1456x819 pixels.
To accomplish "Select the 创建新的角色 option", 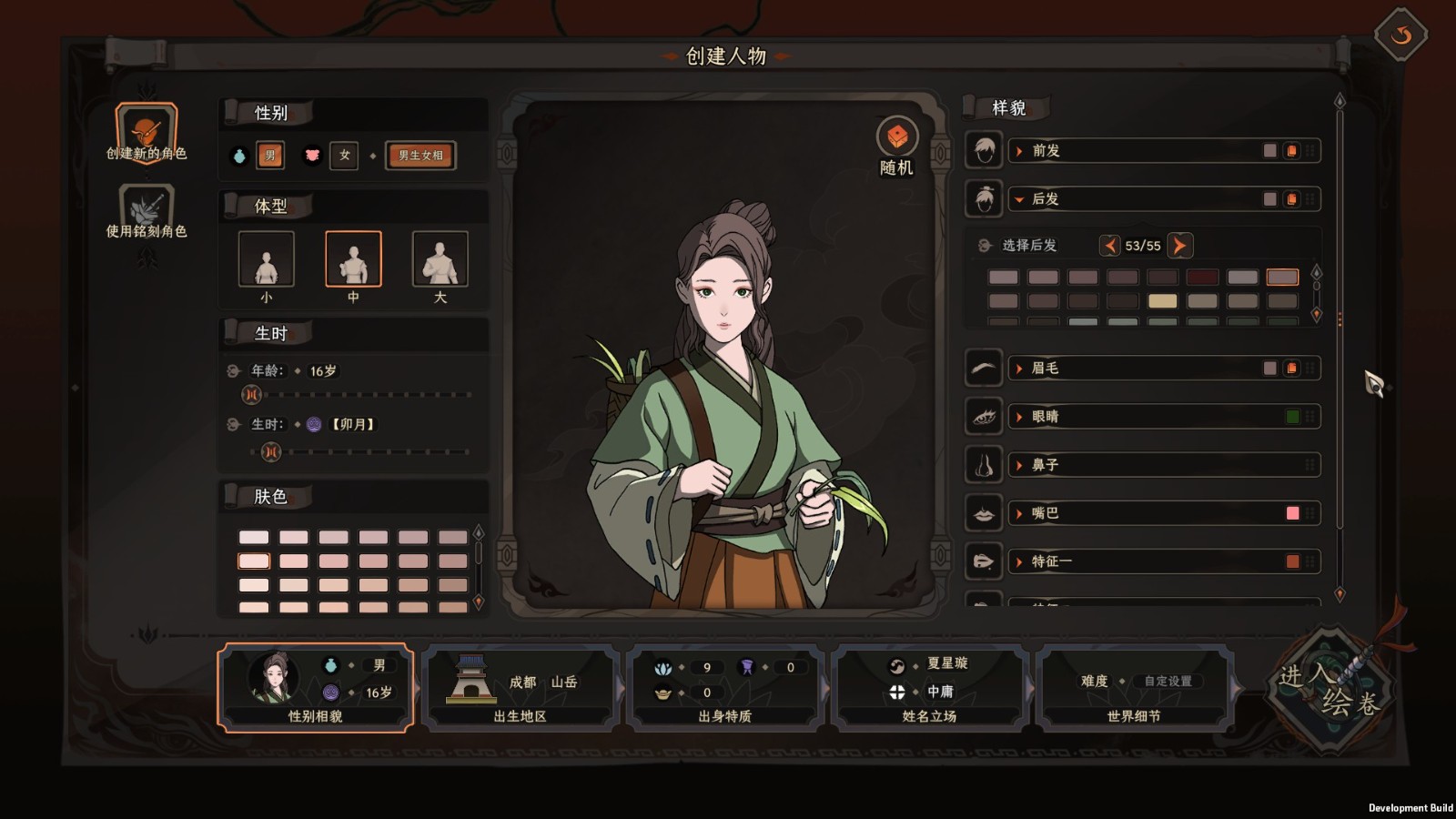I will [146, 132].
